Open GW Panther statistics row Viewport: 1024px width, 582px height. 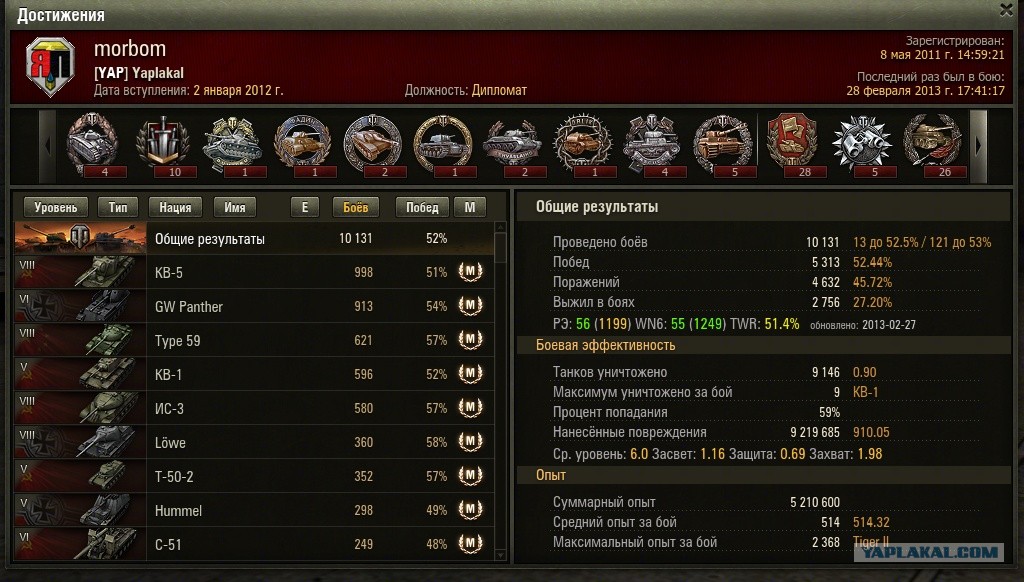[255, 307]
